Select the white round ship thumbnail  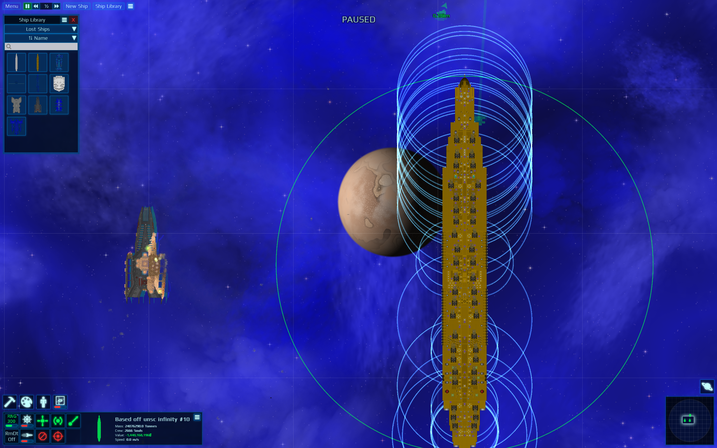[x=59, y=83]
